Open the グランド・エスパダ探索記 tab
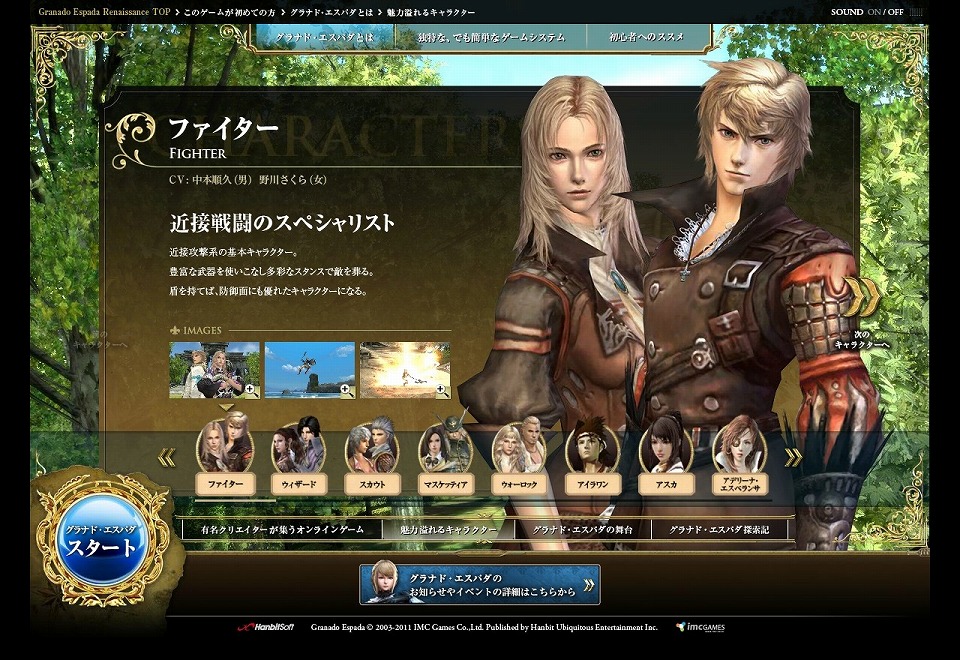Viewport: 960px width, 660px height. coord(719,529)
